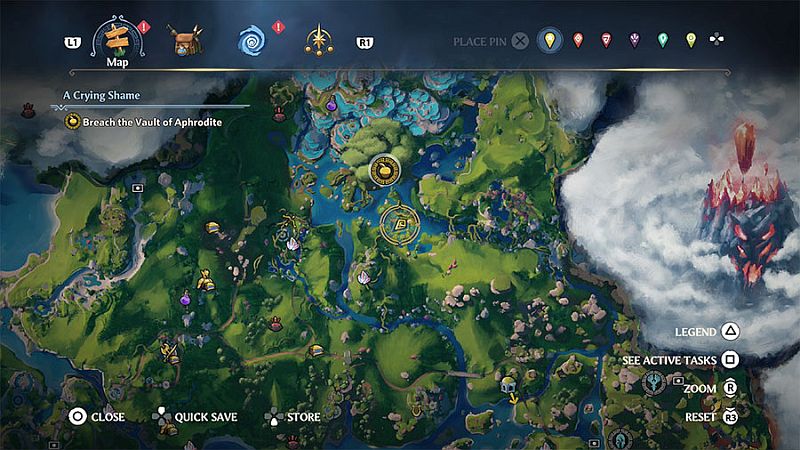Open the backpack inventory tab
Viewport: 800px width, 450px height.
pyautogui.click(x=182, y=41)
